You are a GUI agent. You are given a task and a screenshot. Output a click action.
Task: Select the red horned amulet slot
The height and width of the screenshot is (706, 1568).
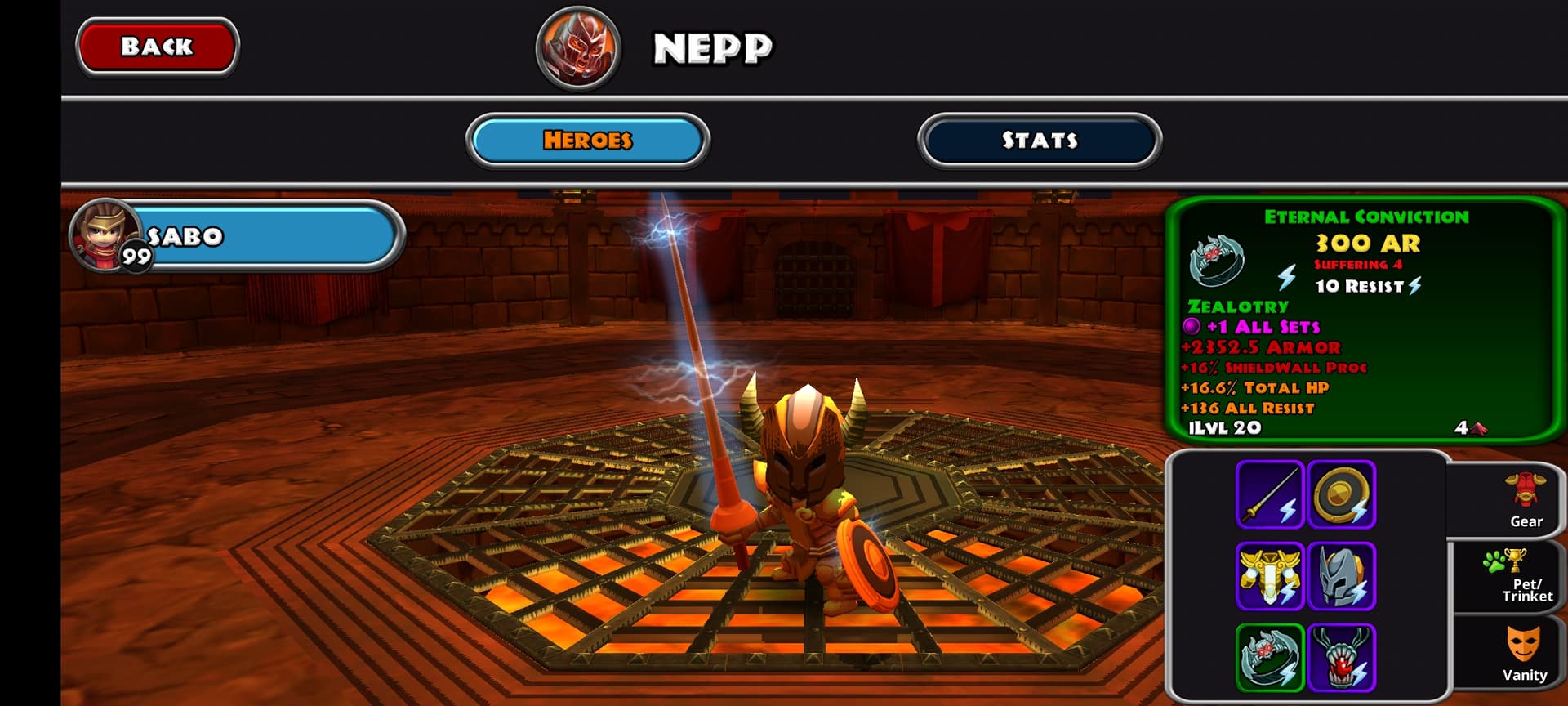tap(1341, 657)
